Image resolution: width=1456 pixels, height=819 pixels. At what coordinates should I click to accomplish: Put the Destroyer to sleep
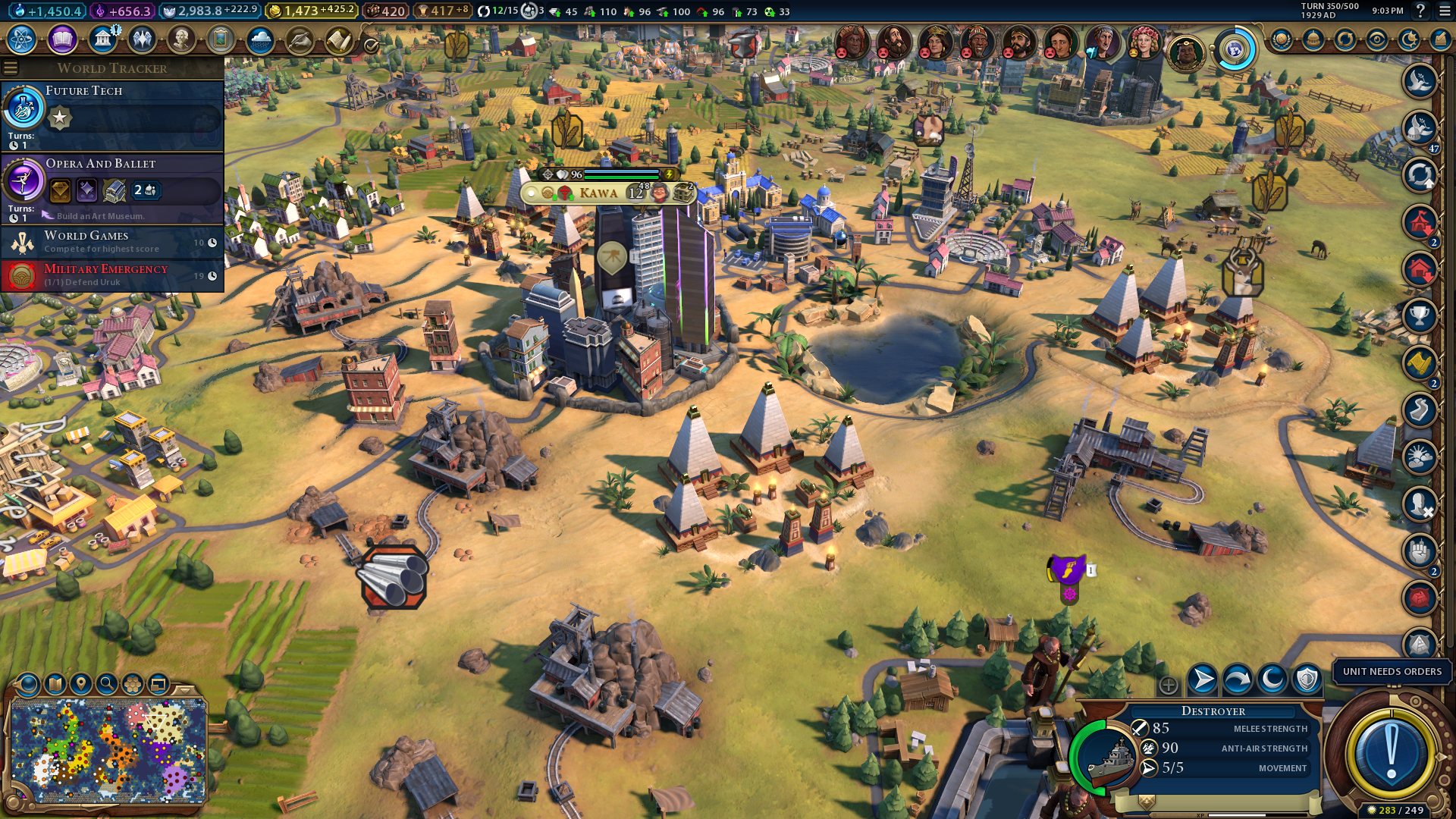pos(1272,680)
